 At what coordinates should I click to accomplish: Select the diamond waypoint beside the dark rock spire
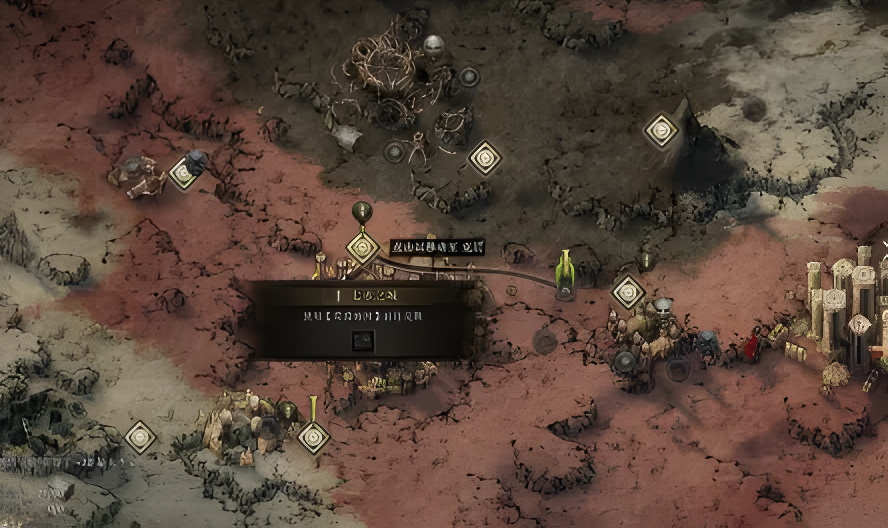[661, 130]
